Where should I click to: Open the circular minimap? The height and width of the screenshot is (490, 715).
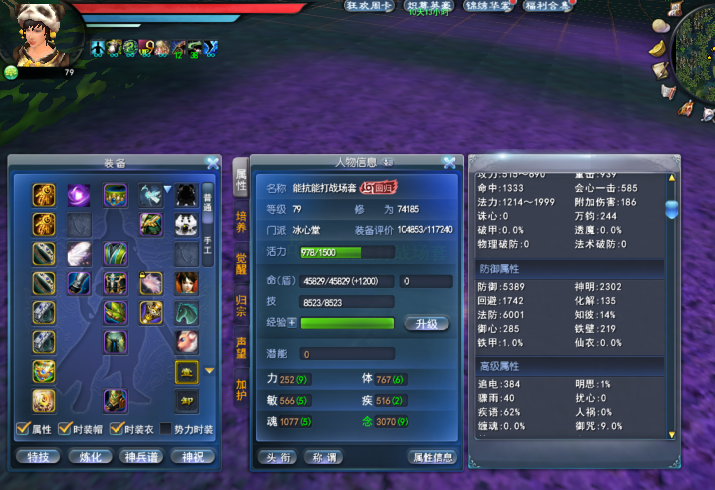click(x=697, y=45)
